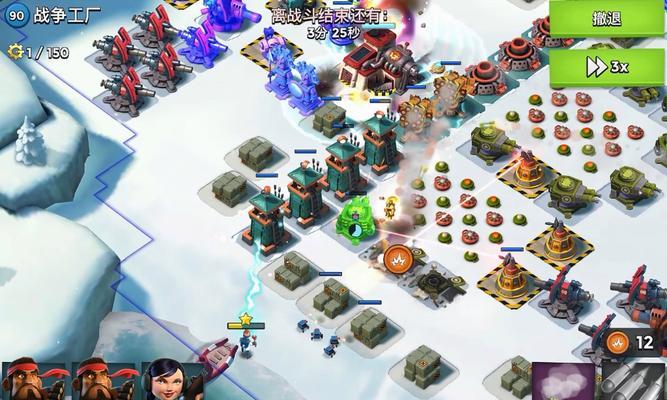The width and height of the screenshot is (667, 400).
Task: Activate the purple smoke screen ability
Action: 563,382
